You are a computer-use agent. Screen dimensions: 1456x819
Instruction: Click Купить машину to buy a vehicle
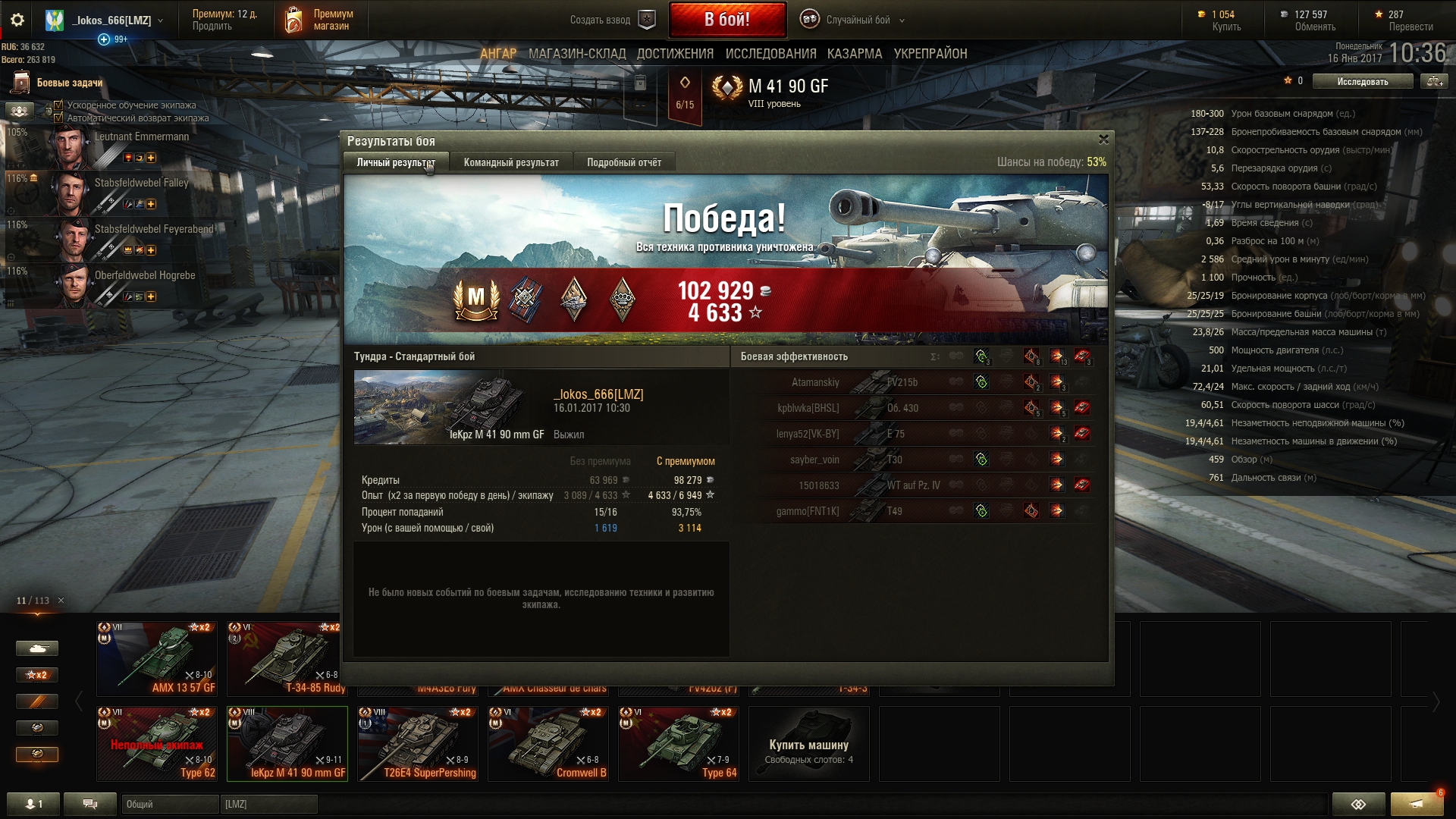808,745
